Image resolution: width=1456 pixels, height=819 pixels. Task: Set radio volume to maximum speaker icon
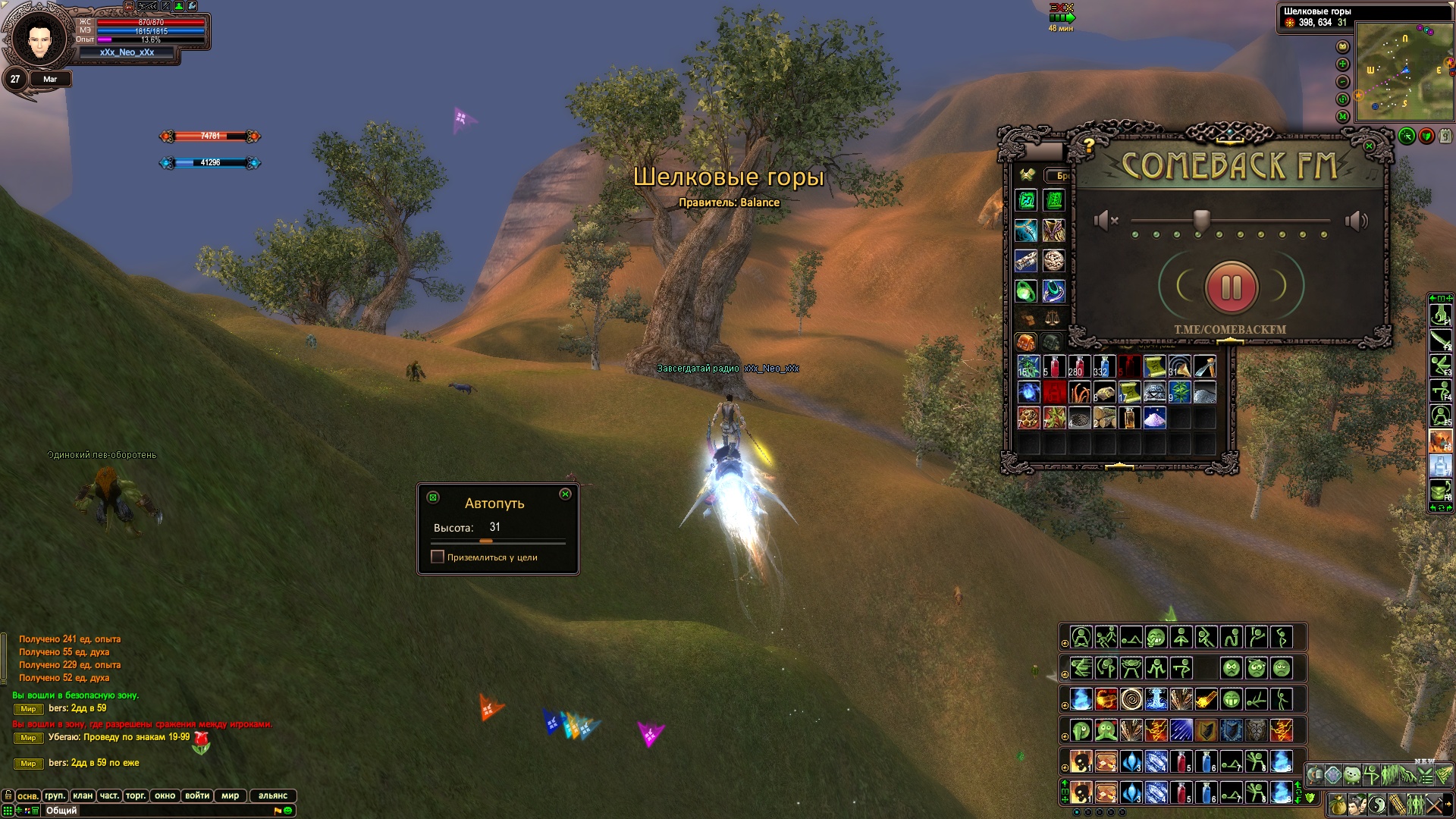tap(1356, 221)
